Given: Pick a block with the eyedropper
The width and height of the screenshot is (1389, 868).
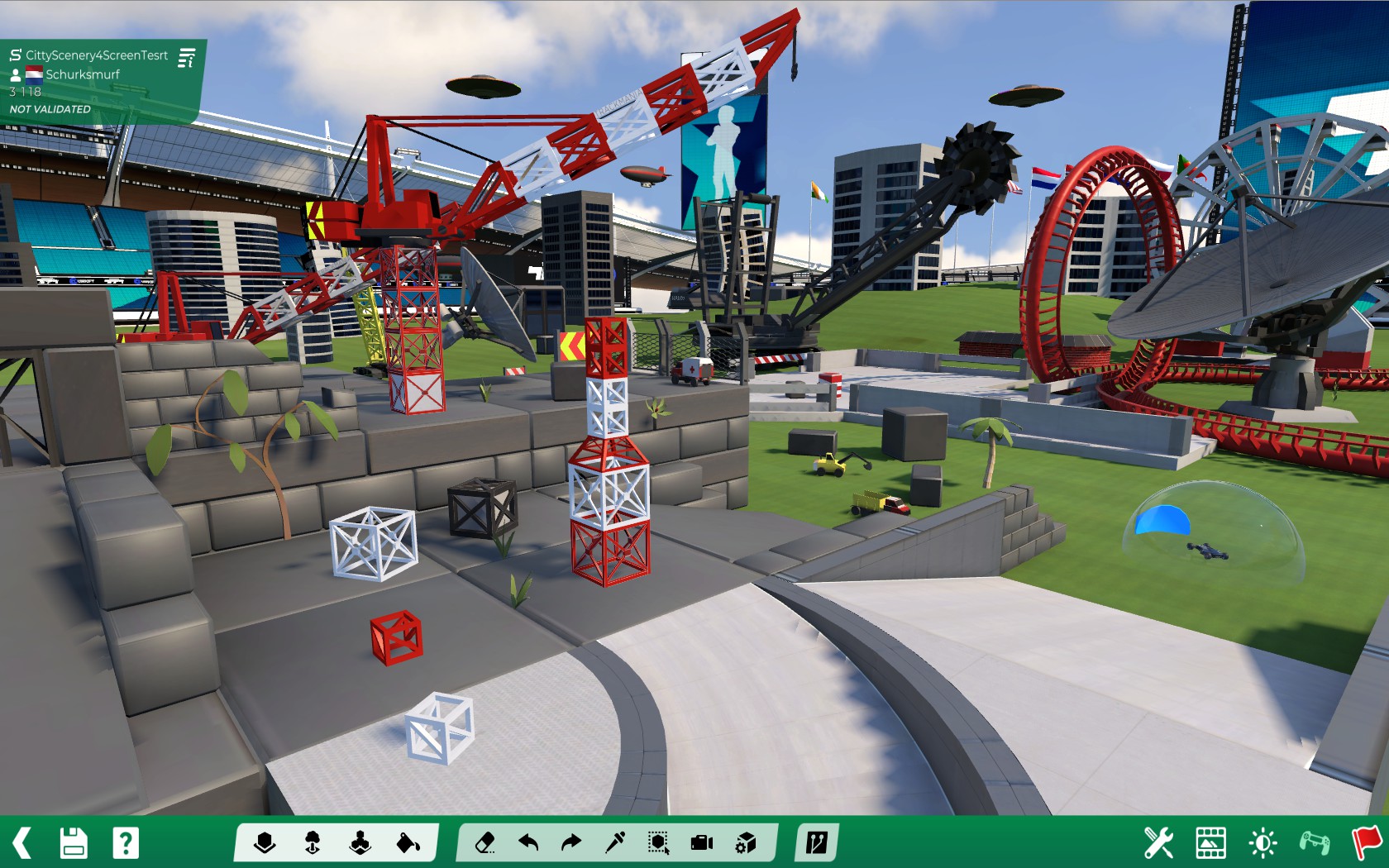Looking at the screenshot, I should click(x=615, y=843).
